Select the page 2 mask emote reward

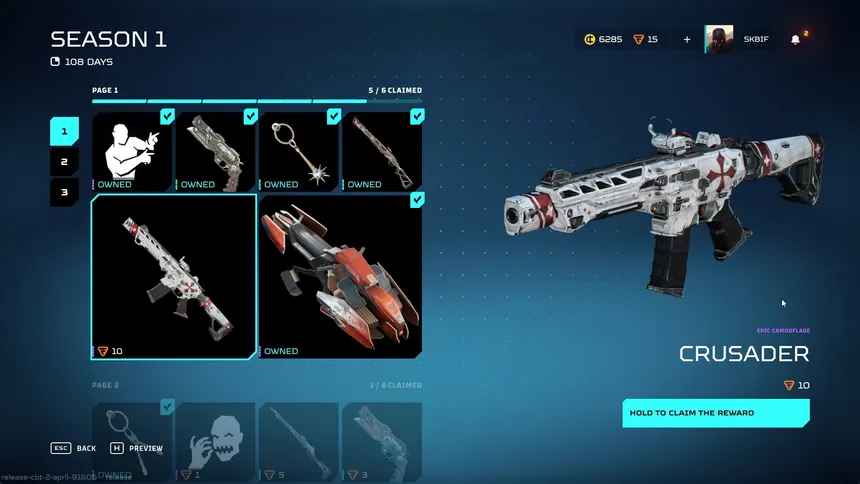(x=216, y=441)
